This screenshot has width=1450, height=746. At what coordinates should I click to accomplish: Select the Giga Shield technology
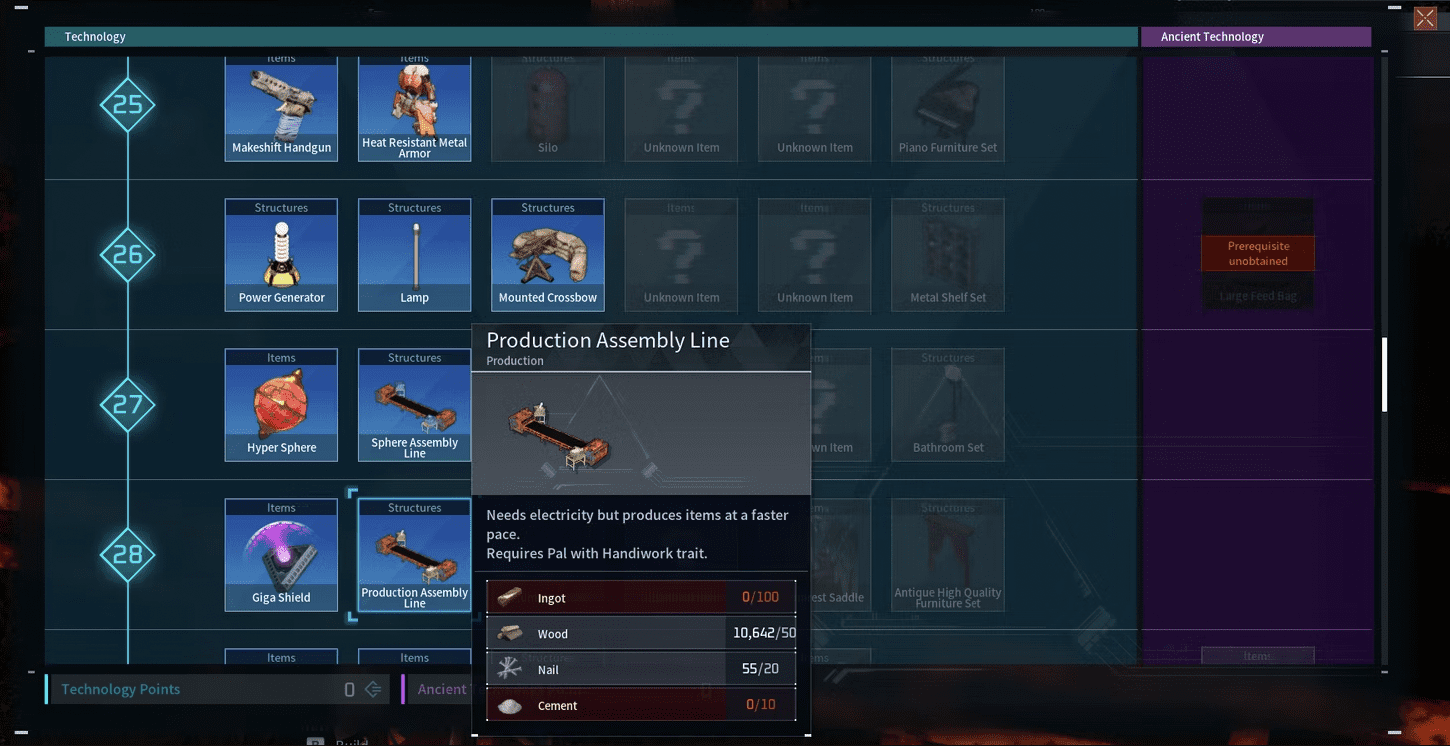281,555
